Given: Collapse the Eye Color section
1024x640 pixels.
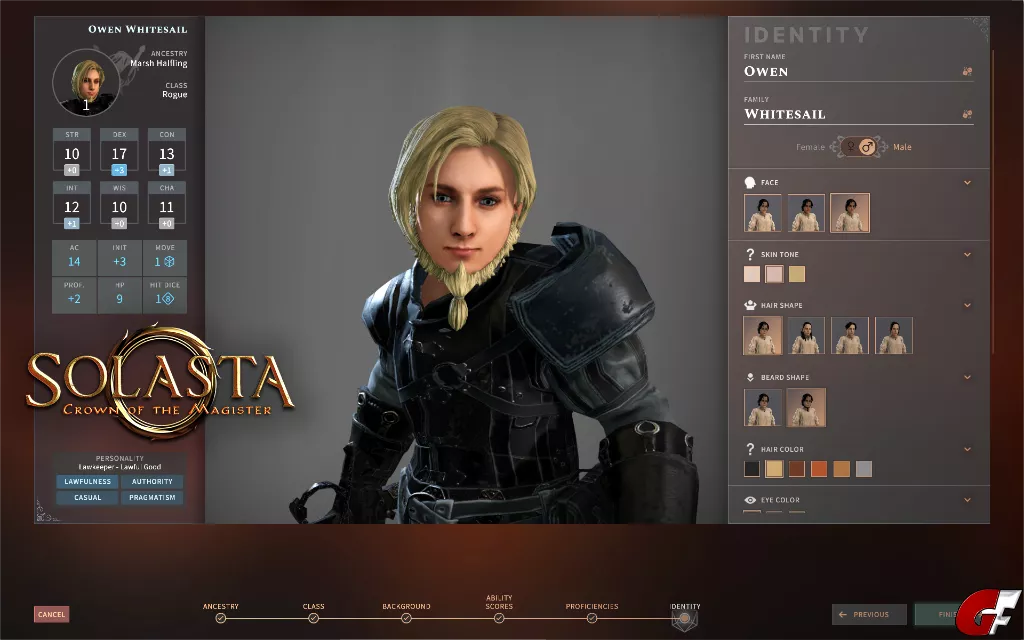Looking at the screenshot, I should [x=967, y=500].
